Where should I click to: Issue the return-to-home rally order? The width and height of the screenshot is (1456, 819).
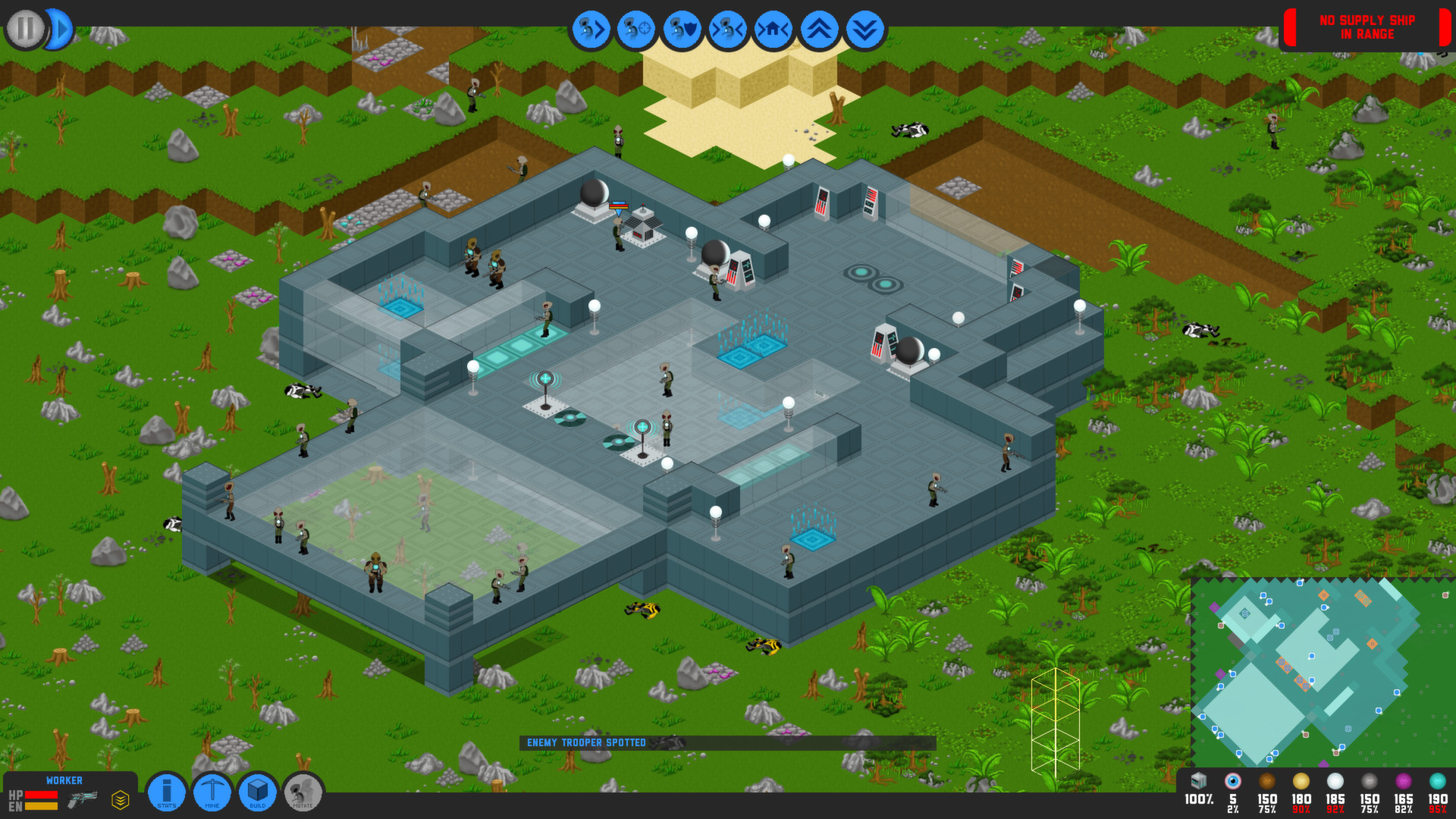773,29
